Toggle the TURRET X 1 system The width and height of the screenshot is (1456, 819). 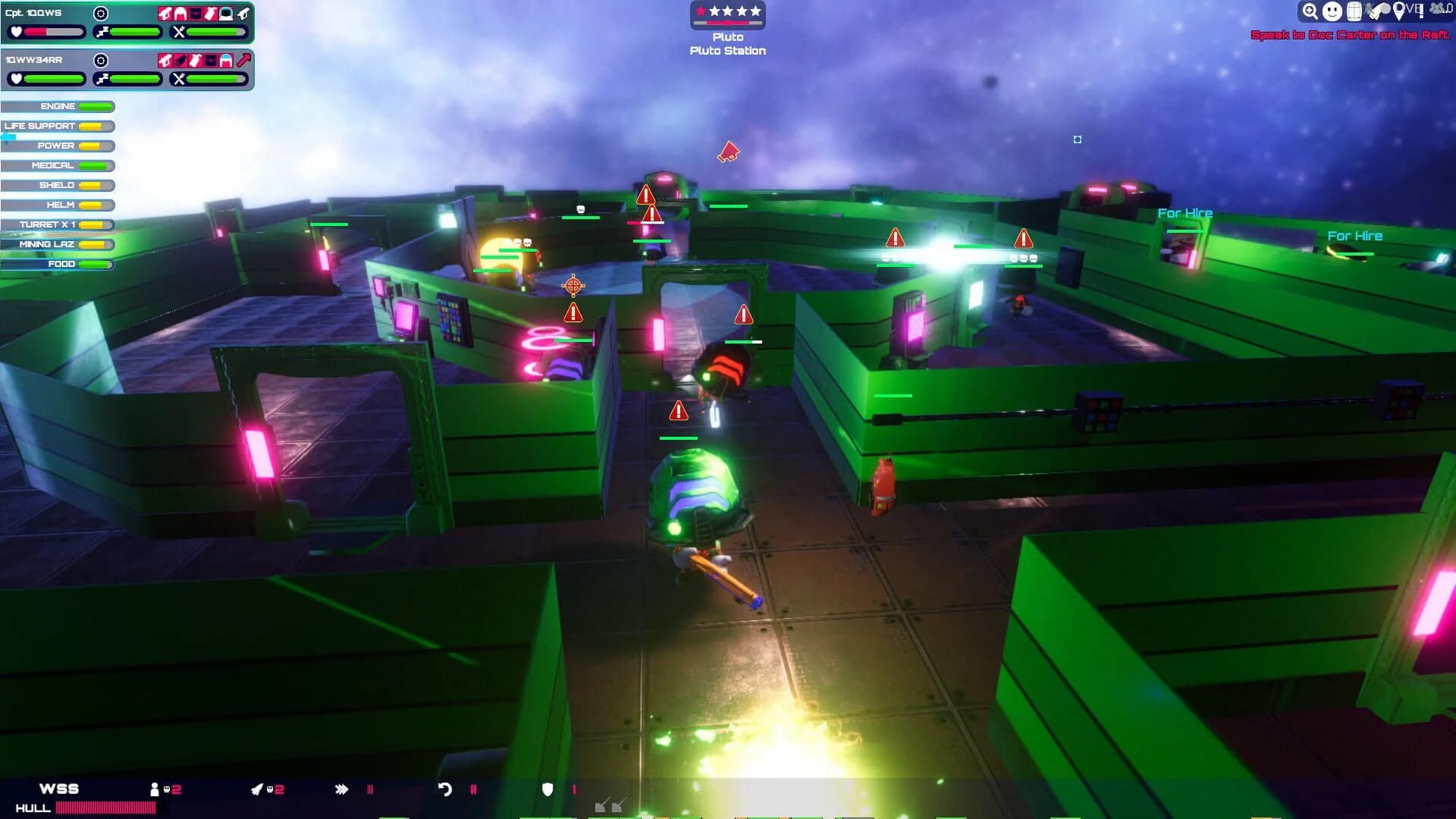(58, 224)
